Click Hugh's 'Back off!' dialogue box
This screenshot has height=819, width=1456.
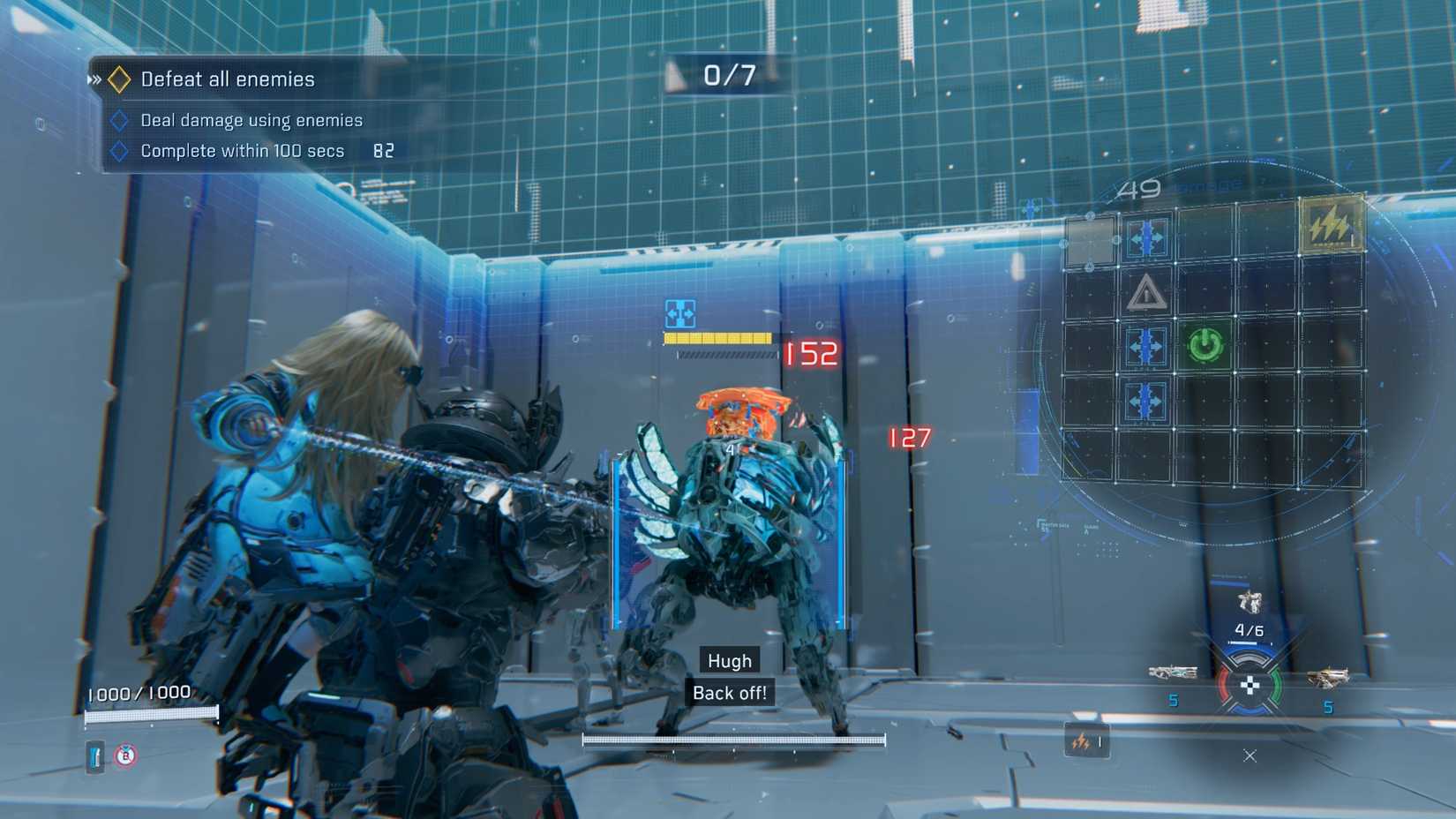click(729, 693)
